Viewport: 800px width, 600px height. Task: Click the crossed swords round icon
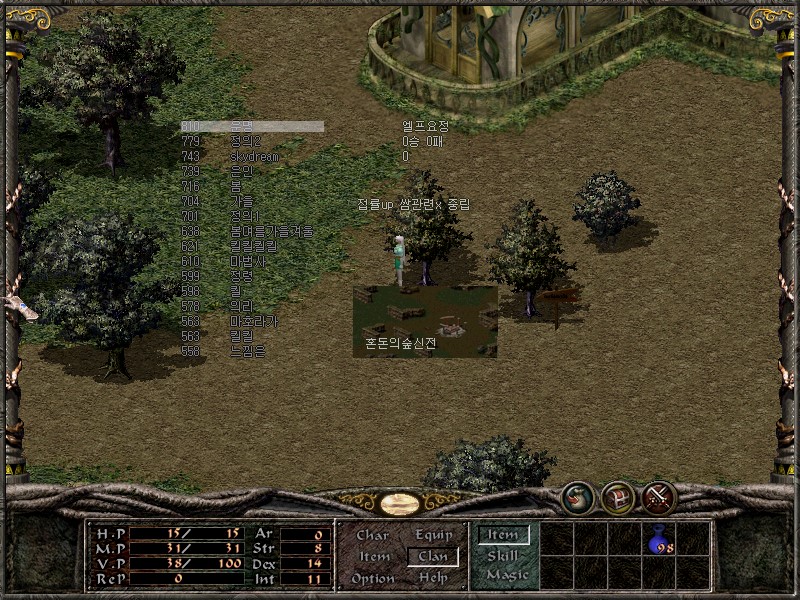tap(659, 497)
